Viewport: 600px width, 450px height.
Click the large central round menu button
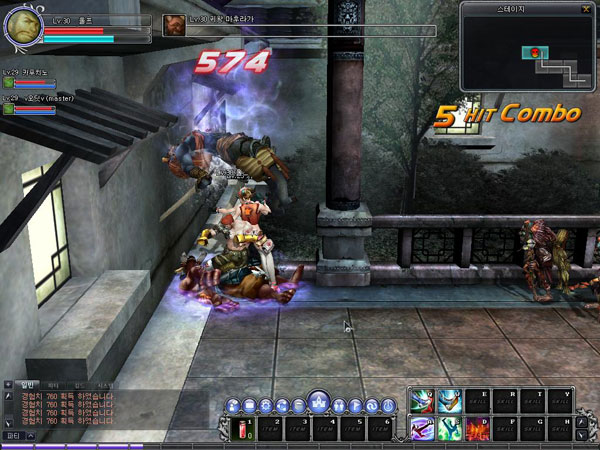click(x=318, y=402)
